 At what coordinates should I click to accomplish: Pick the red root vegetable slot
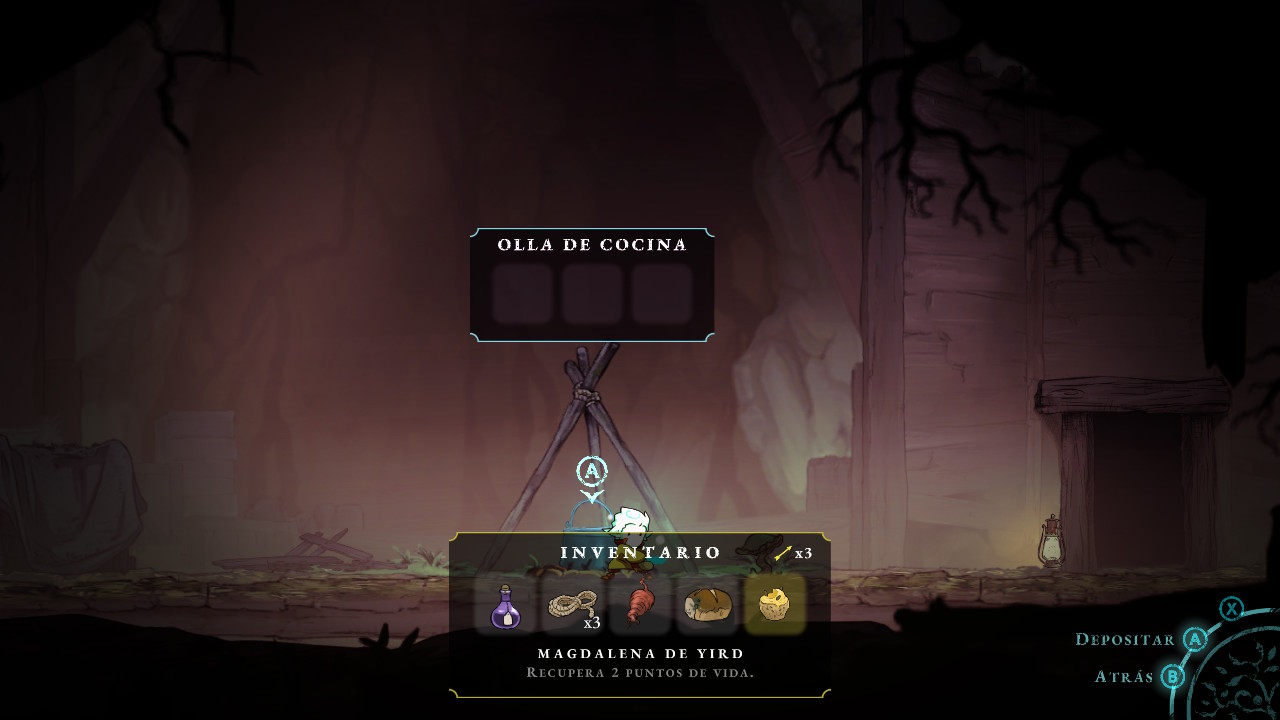click(x=640, y=606)
